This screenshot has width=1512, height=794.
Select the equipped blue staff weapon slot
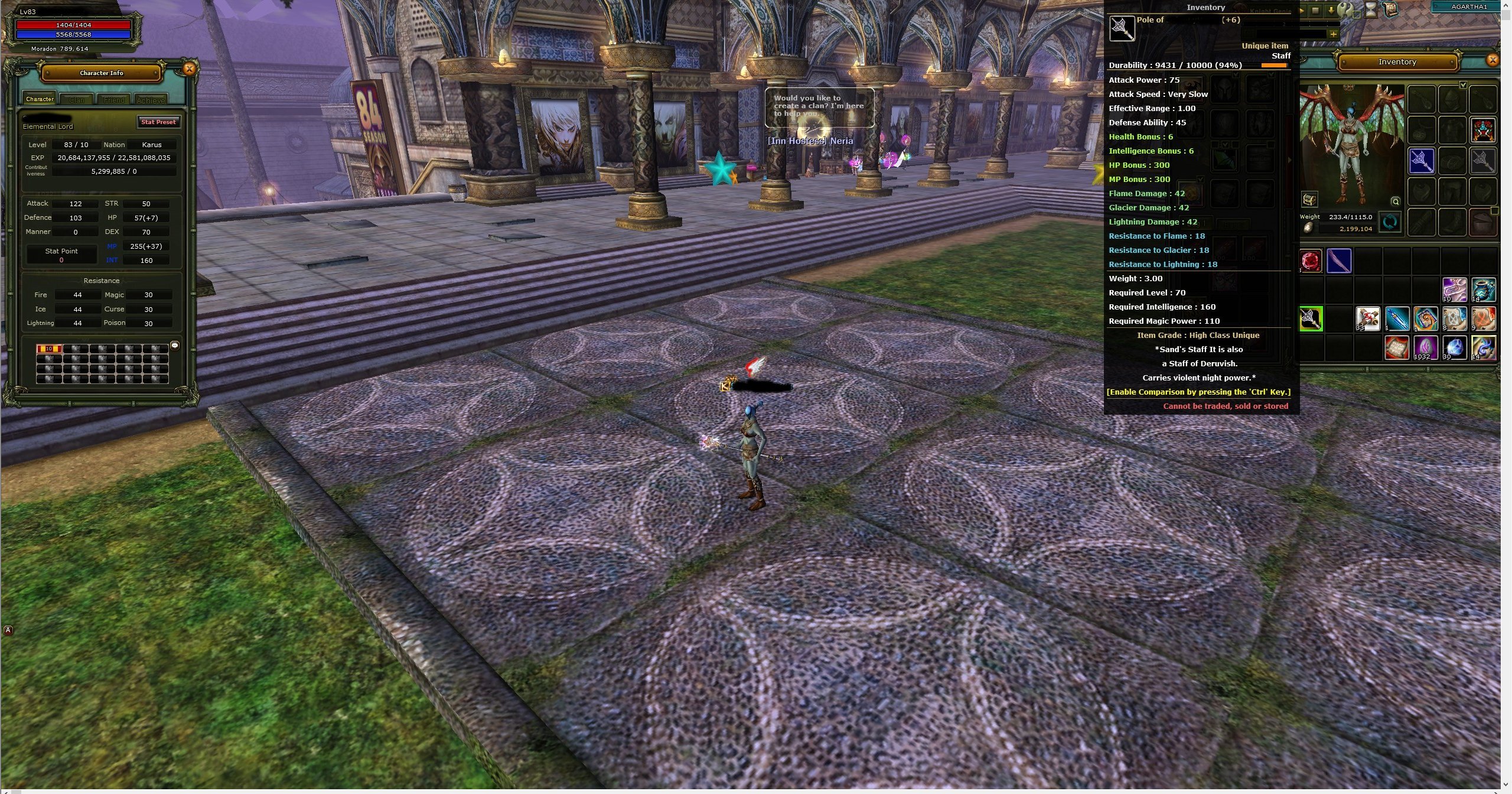click(1422, 161)
